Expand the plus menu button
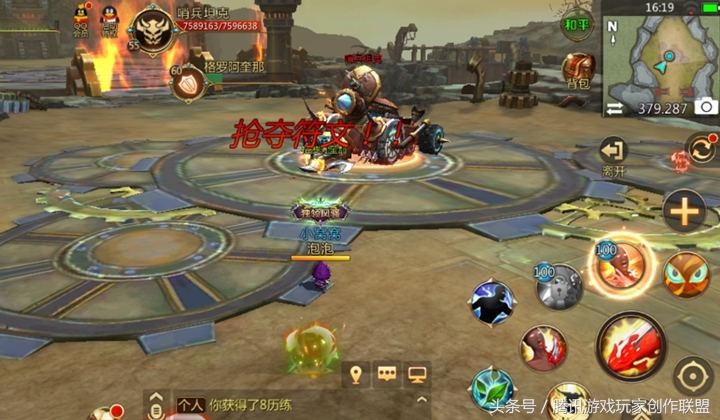Screen dimensions: 720x420 [x=685, y=211]
